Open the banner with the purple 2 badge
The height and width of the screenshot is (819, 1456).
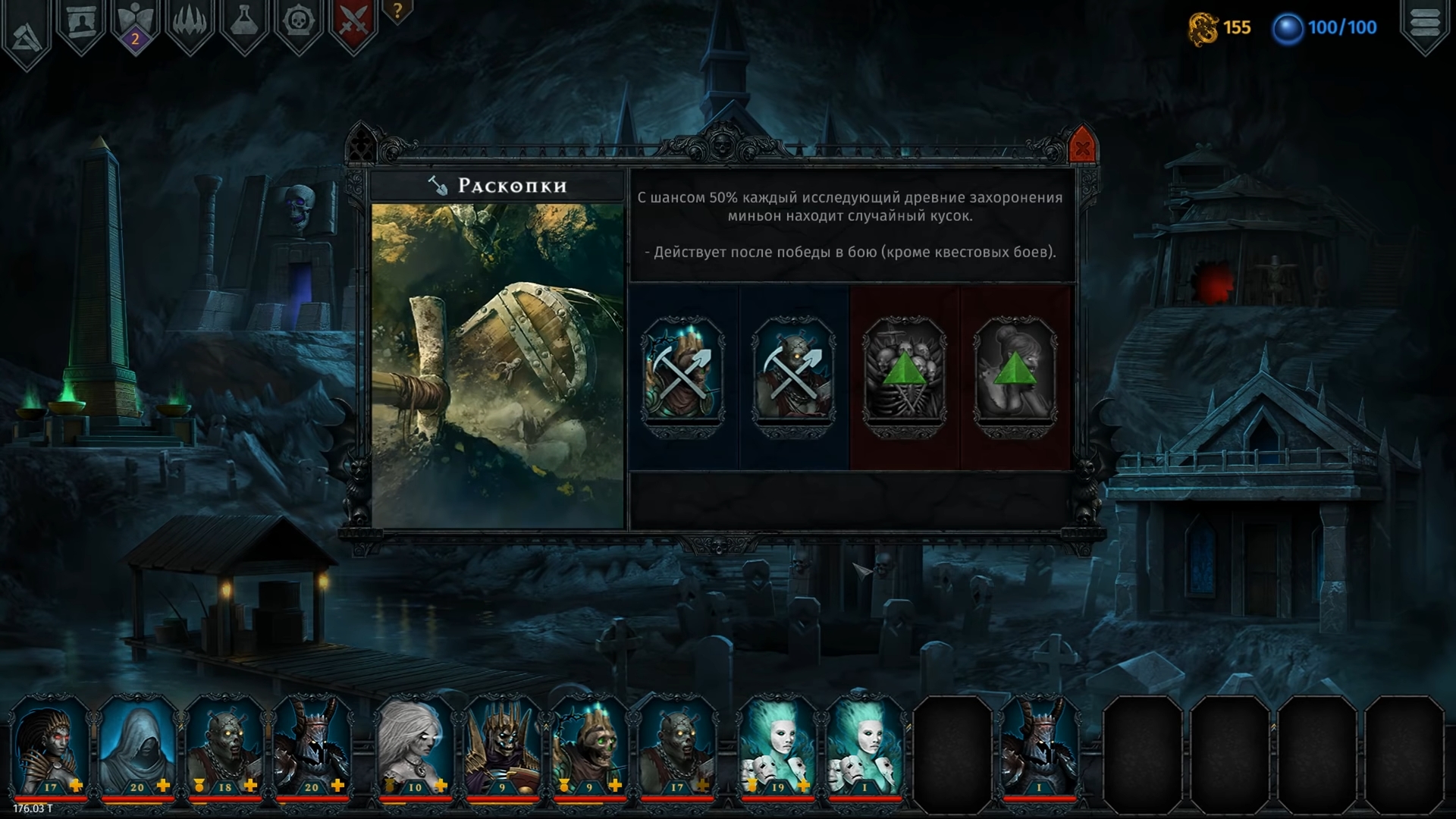pos(136,24)
